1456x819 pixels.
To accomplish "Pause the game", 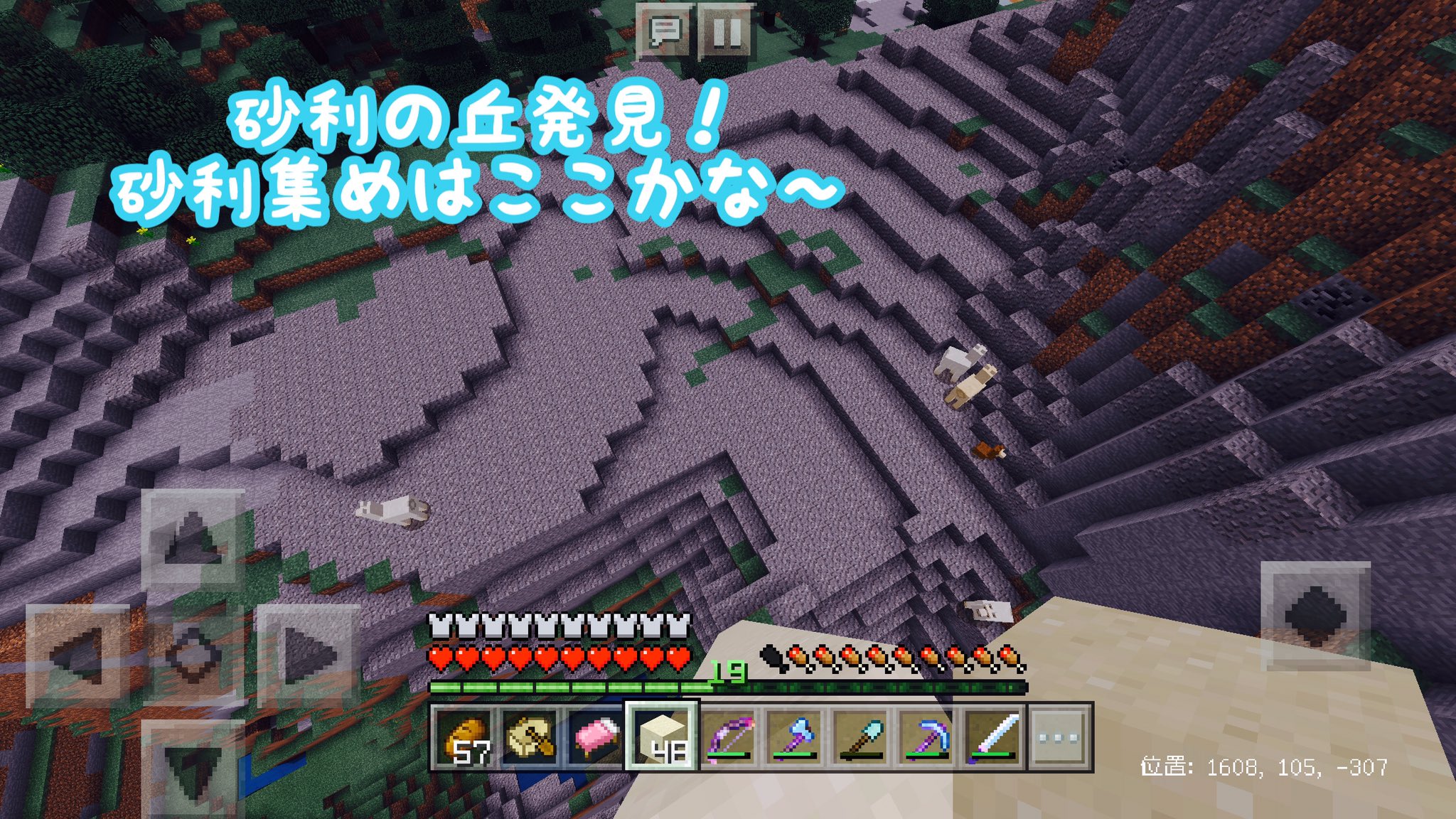I will pos(724,30).
